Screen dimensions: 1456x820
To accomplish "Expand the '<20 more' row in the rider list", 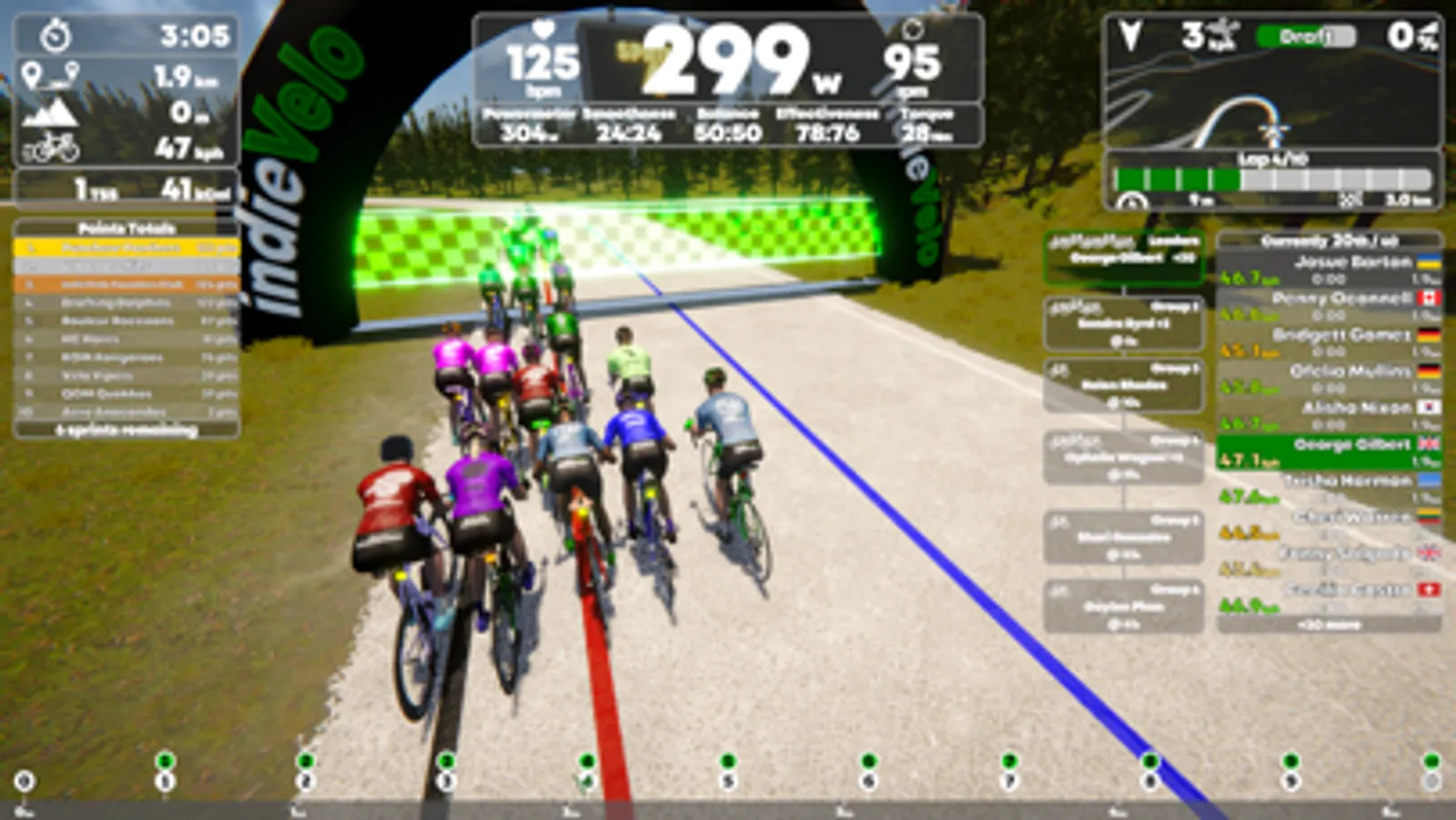I will (x=1332, y=625).
